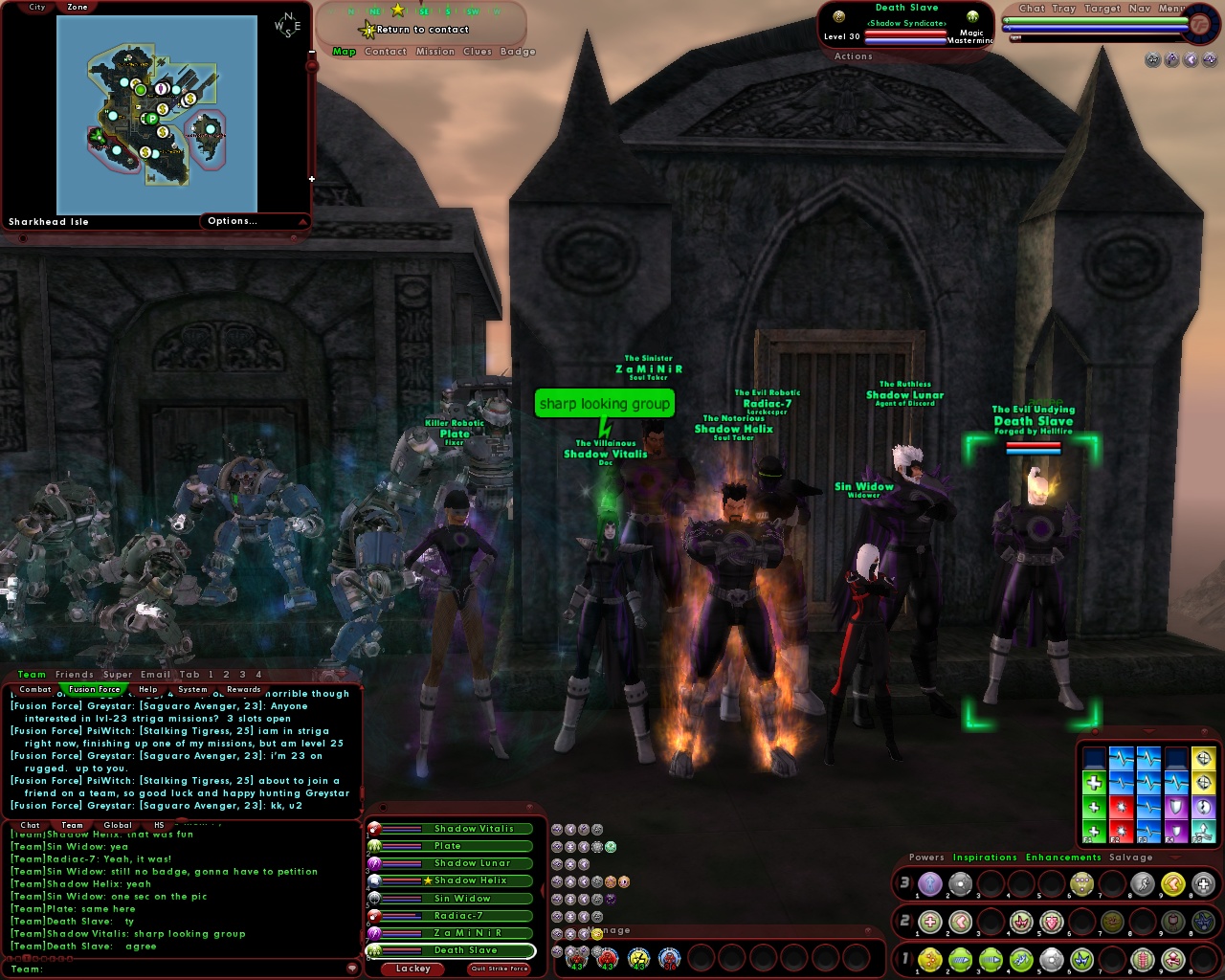Click the yellow leader star beside Shadow Helix

tap(428, 880)
